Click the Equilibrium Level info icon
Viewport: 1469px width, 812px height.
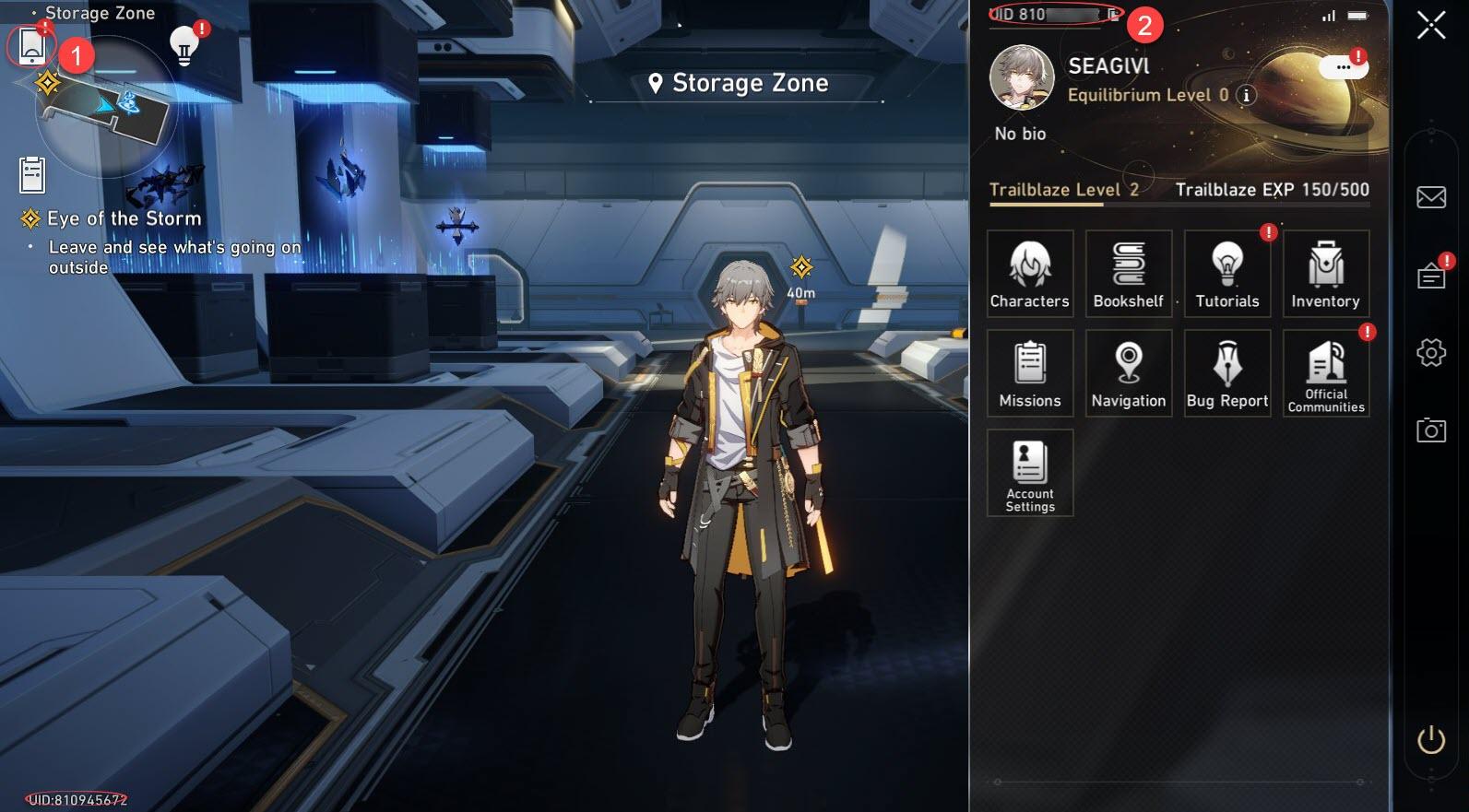[x=1246, y=95]
